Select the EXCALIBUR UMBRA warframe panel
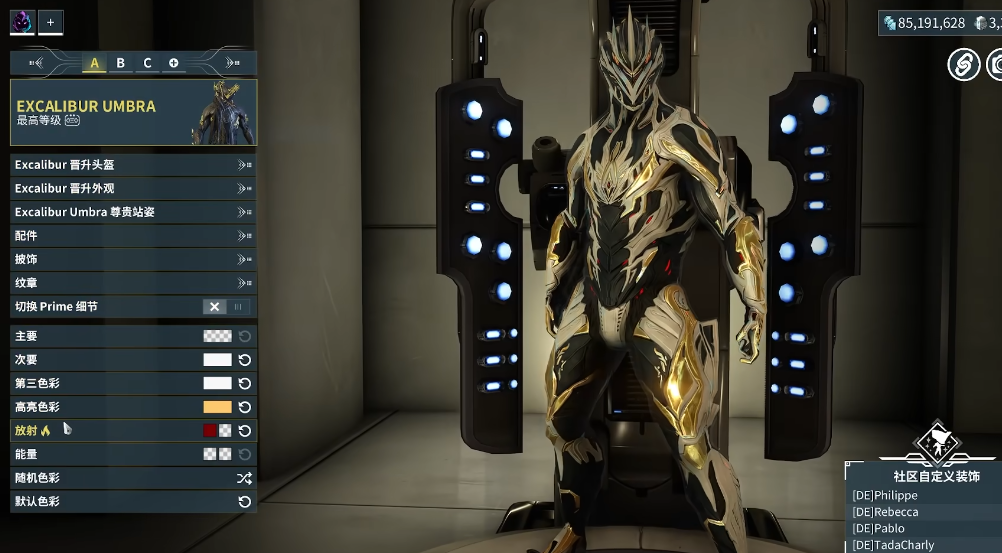The width and height of the screenshot is (1002, 553). [x=133, y=112]
